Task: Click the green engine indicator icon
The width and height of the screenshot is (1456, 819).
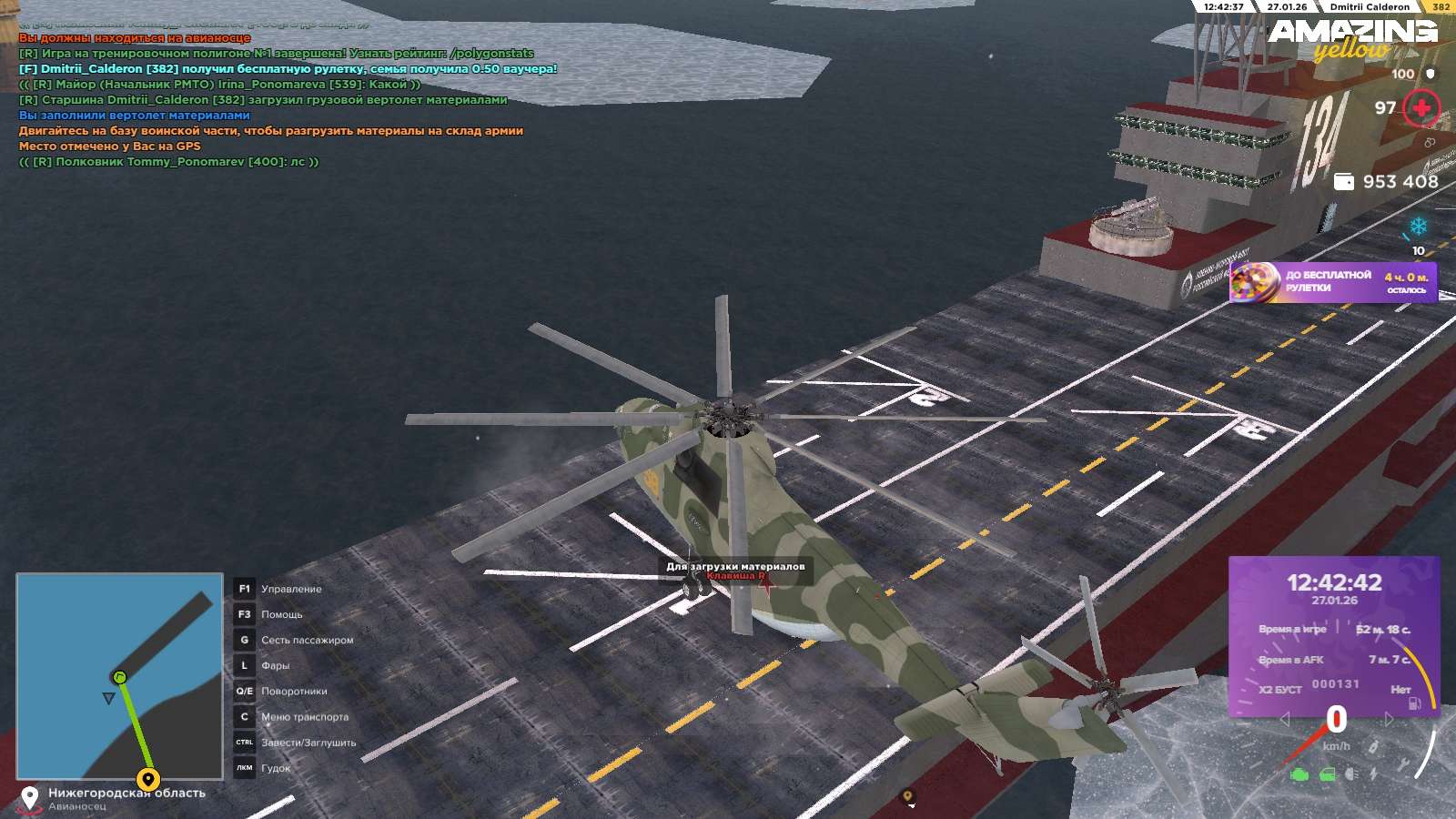Action: pos(1299,774)
